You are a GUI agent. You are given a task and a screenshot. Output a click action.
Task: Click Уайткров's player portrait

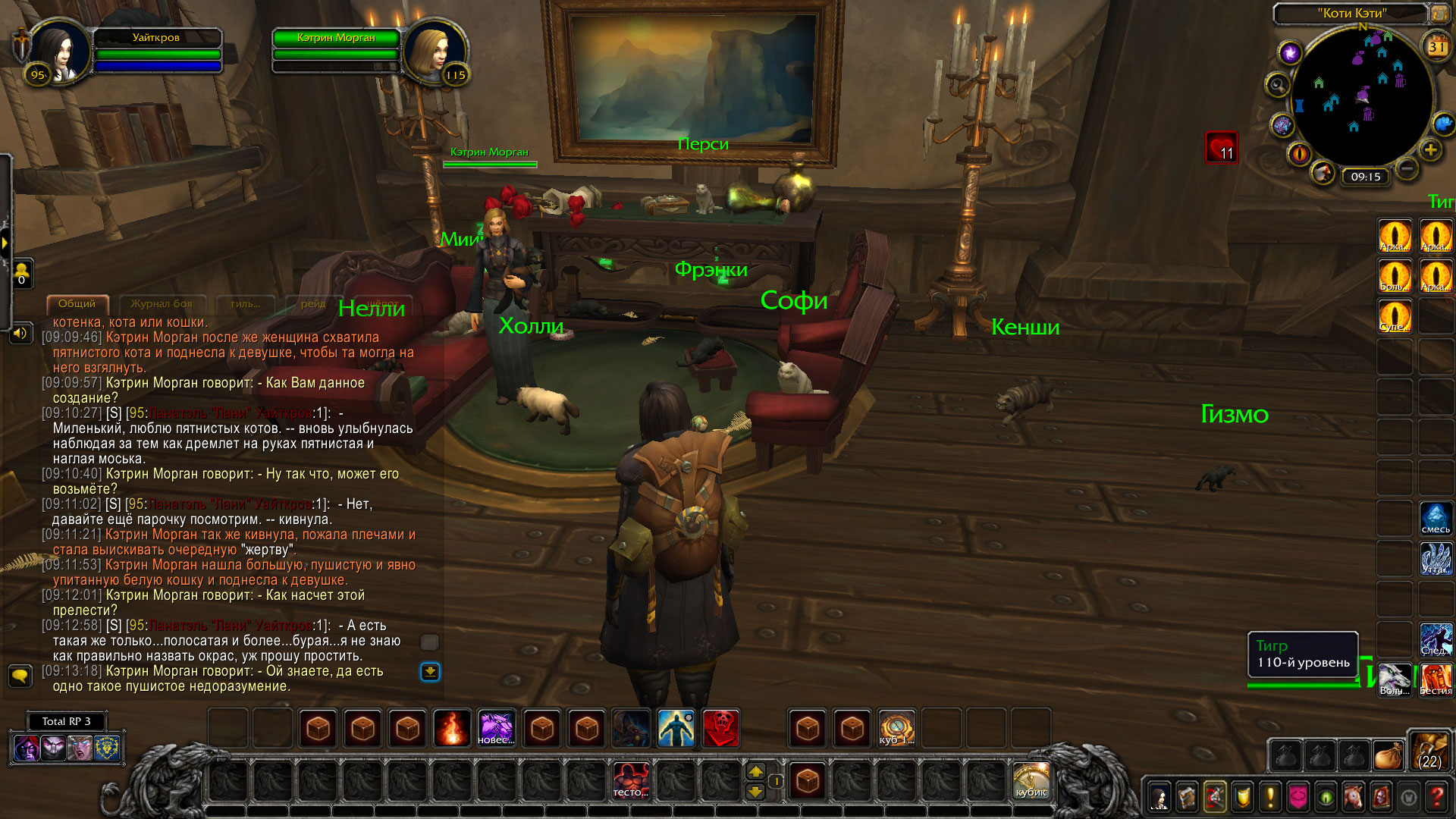(x=59, y=50)
